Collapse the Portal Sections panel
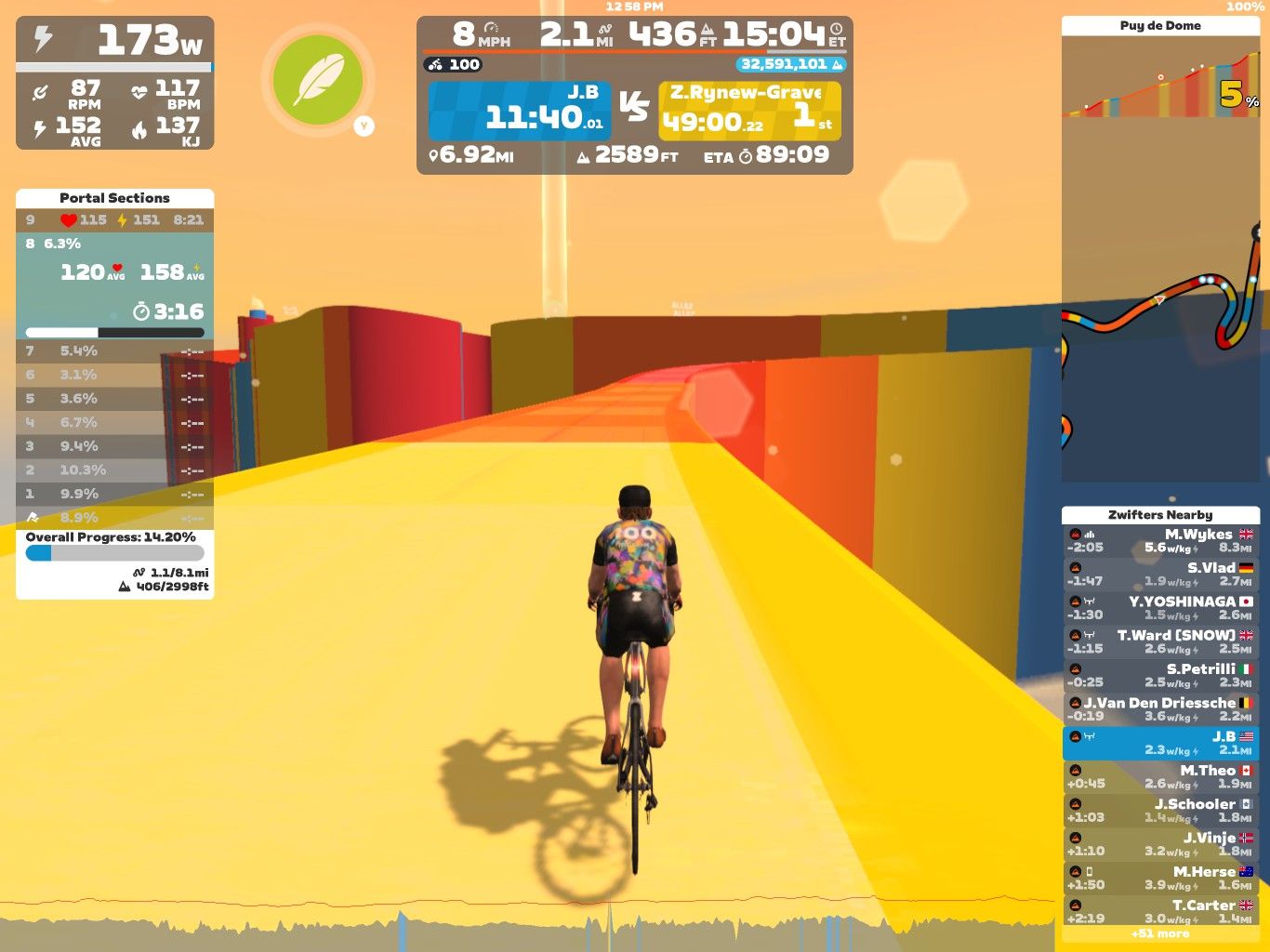 113,197
